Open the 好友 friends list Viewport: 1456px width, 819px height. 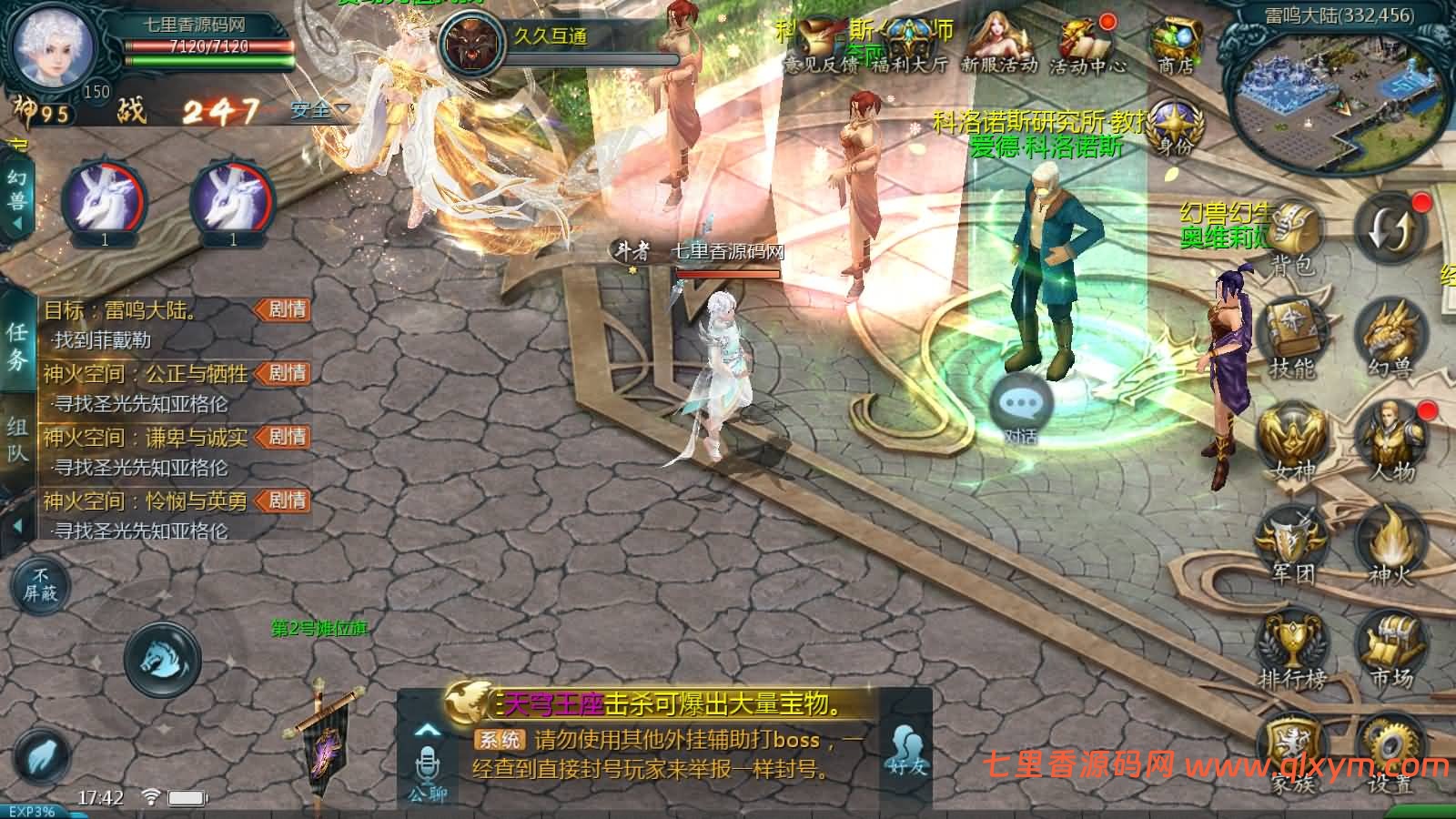[906, 752]
